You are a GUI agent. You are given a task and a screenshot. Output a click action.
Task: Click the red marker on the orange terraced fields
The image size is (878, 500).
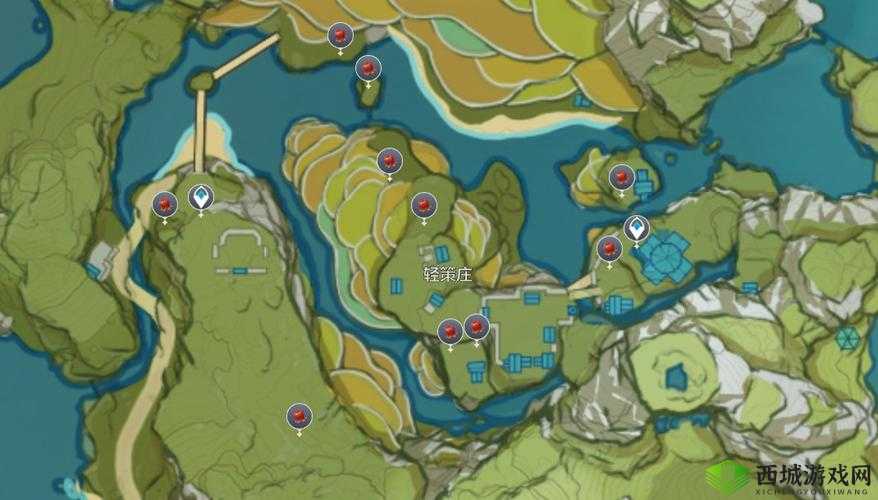pos(389,160)
